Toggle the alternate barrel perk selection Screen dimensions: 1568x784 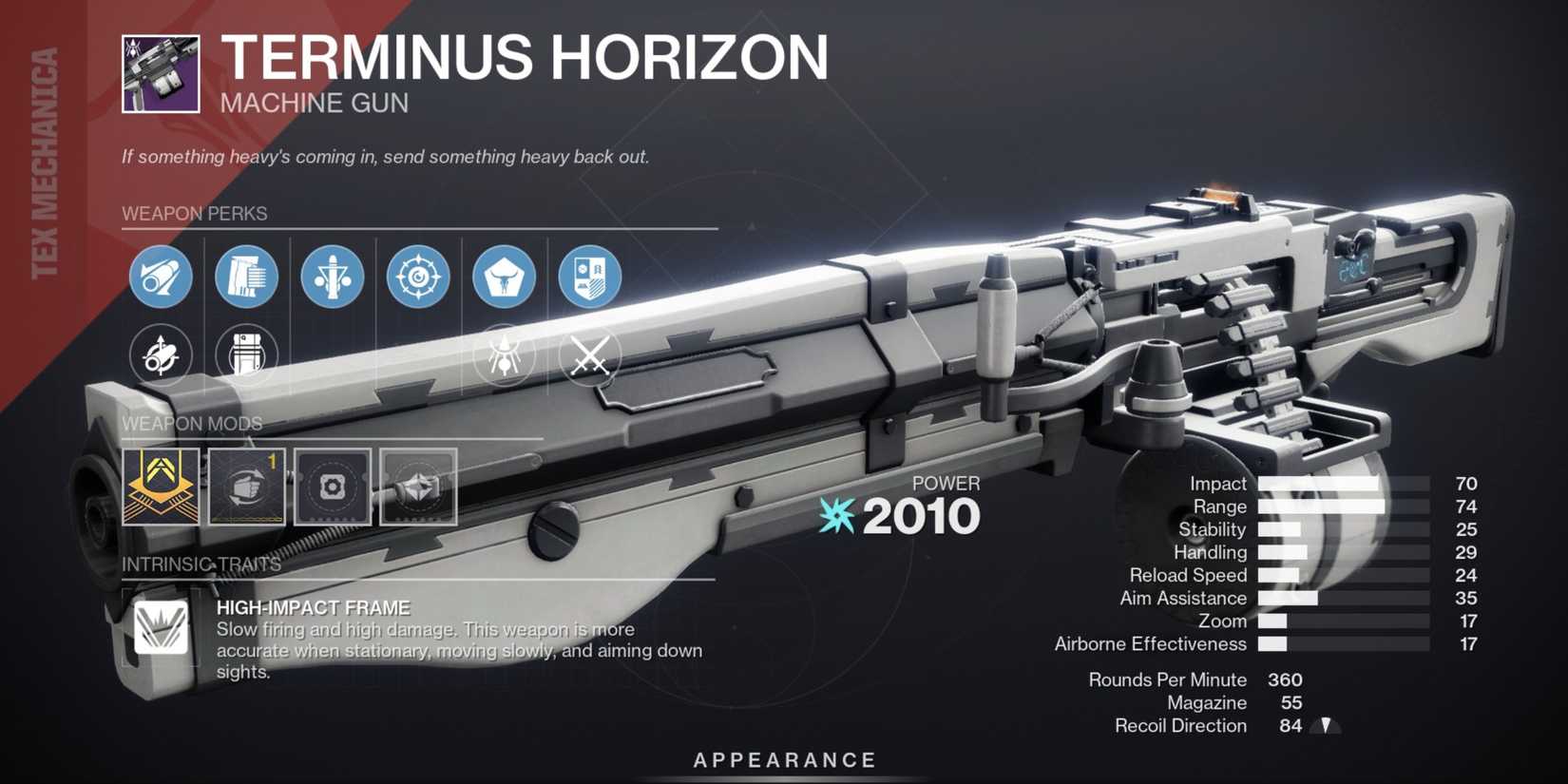point(160,356)
